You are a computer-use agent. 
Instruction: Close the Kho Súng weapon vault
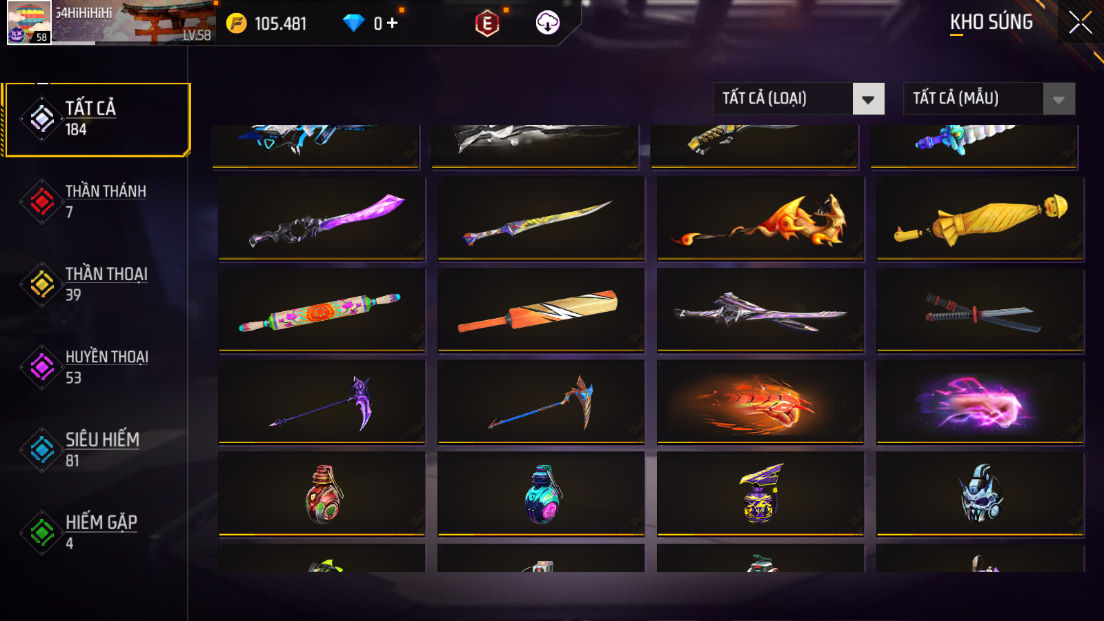[x=1080, y=22]
